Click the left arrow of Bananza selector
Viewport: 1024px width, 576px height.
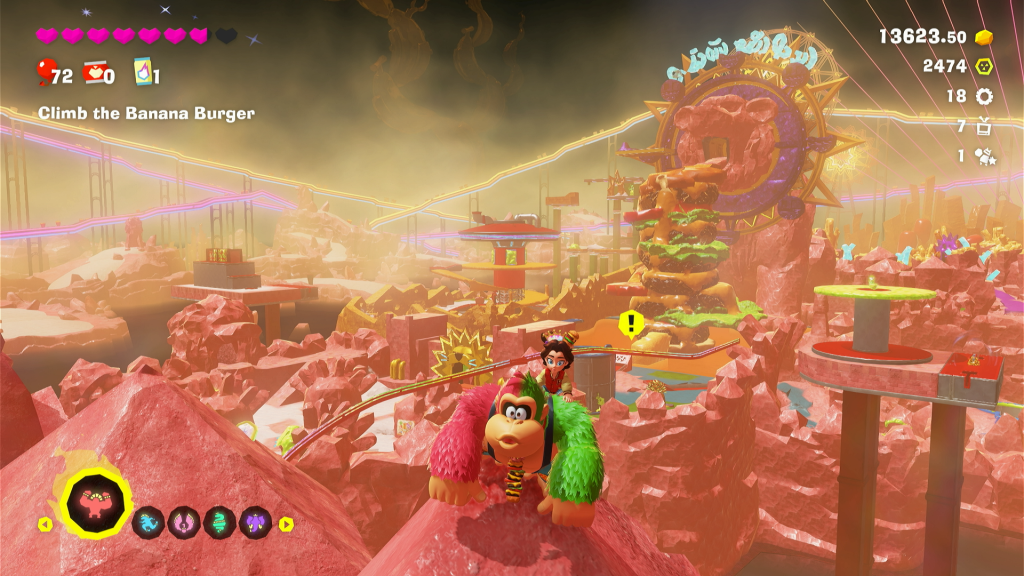[45, 523]
